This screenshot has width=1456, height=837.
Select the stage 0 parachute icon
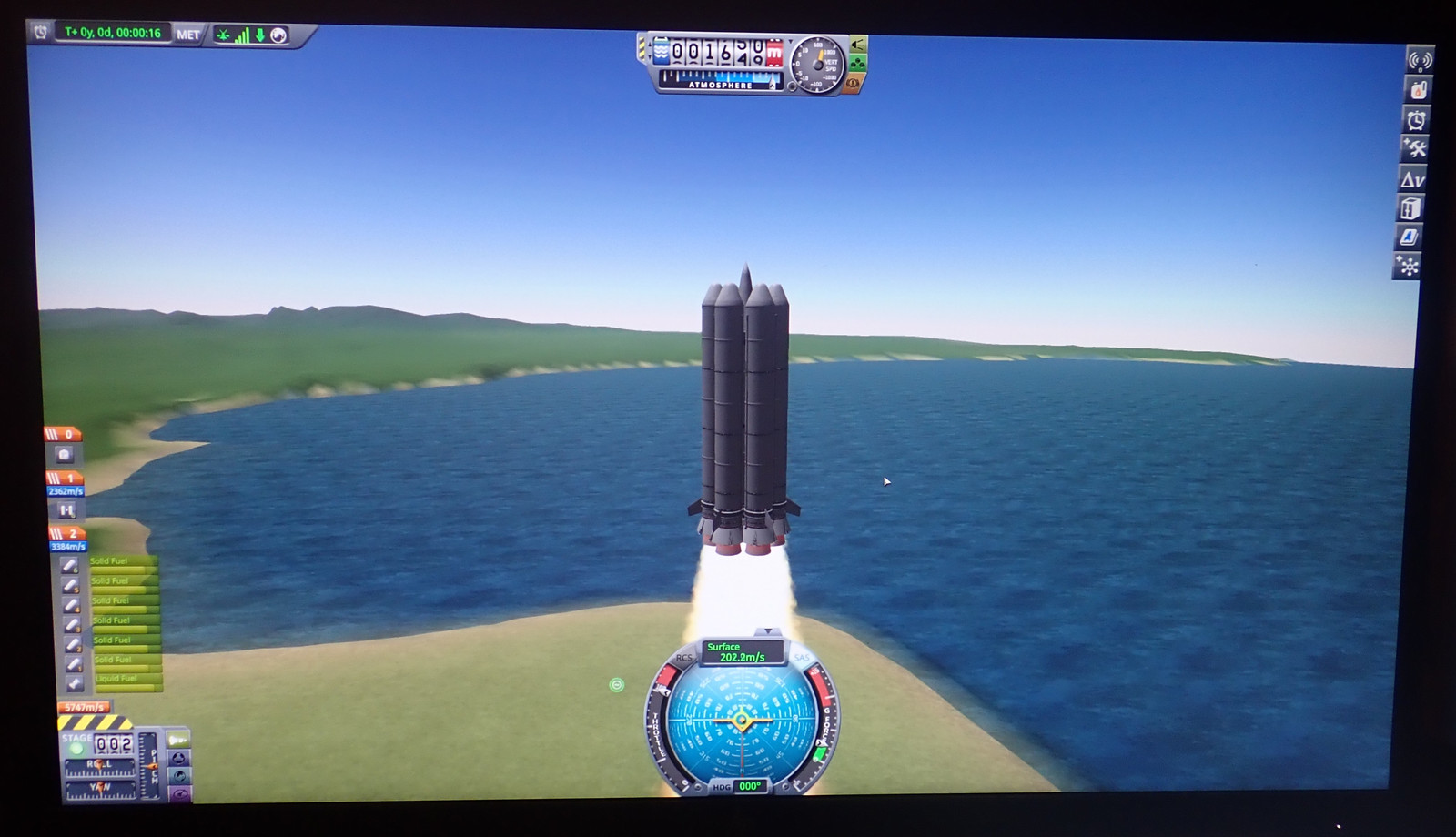(x=64, y=454)
